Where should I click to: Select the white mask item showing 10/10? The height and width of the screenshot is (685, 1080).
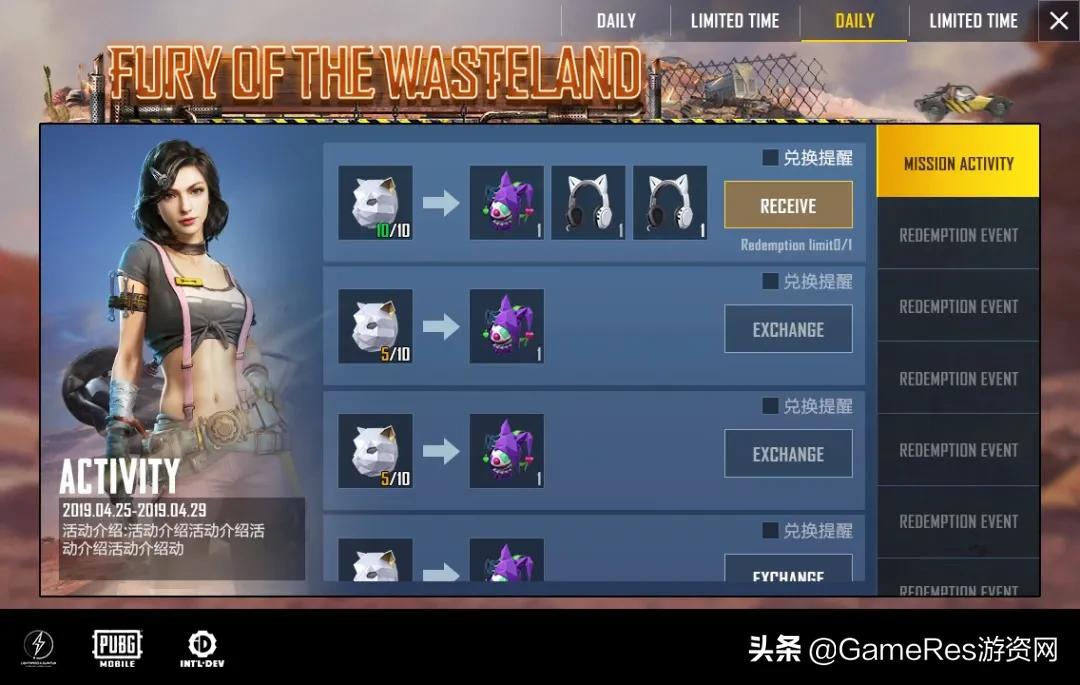coord(375,204)
